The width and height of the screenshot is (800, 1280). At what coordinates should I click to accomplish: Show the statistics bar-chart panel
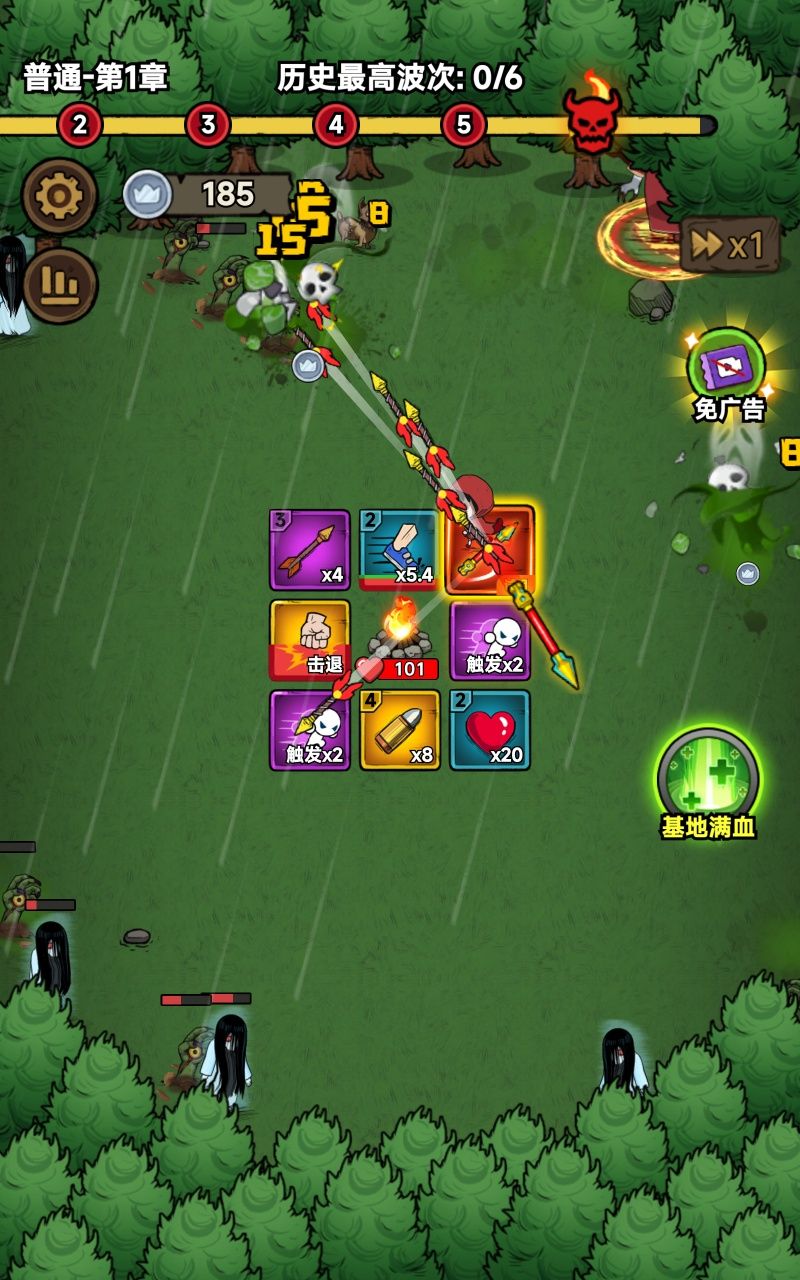pyautogui.click(x=59, y=287)
